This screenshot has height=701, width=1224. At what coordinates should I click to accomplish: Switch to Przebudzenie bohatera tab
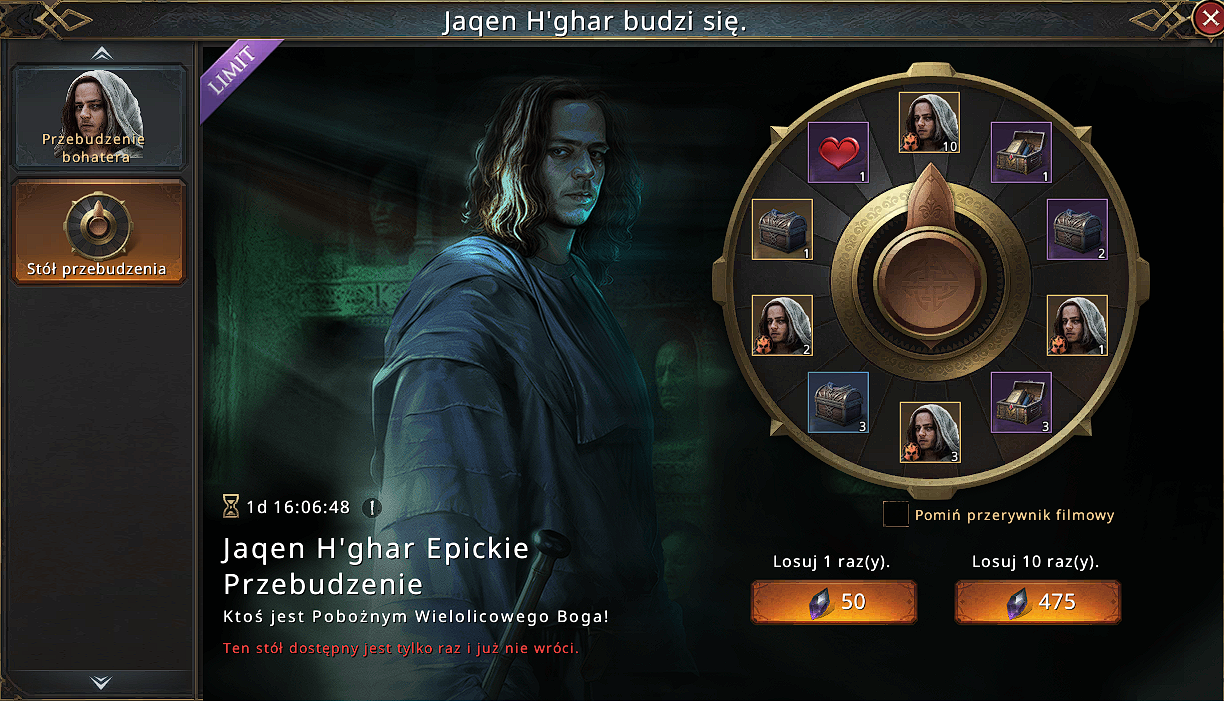click(x=99, y=117)
